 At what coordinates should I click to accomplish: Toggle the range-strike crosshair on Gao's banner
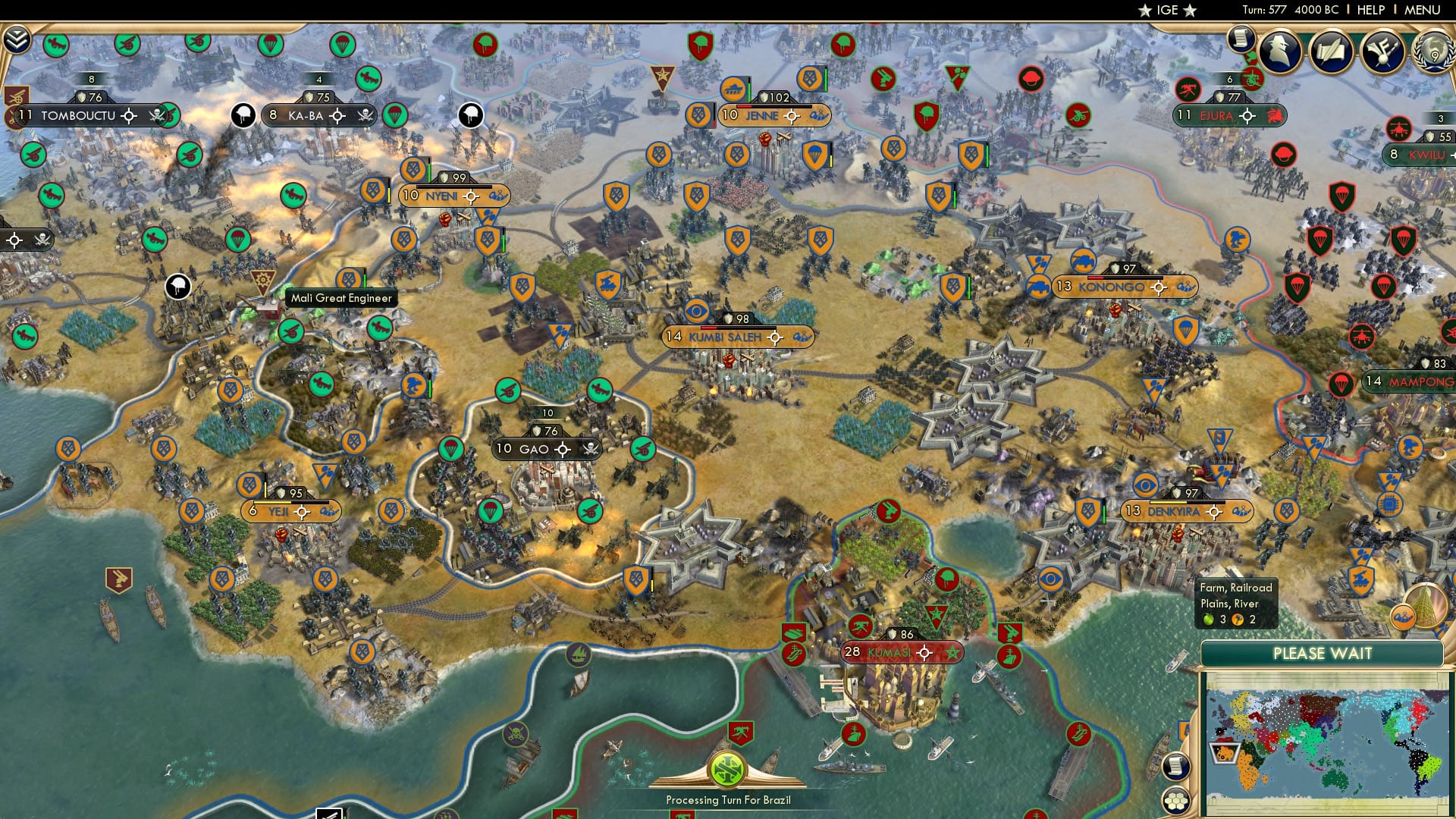(x=562, y=449)
